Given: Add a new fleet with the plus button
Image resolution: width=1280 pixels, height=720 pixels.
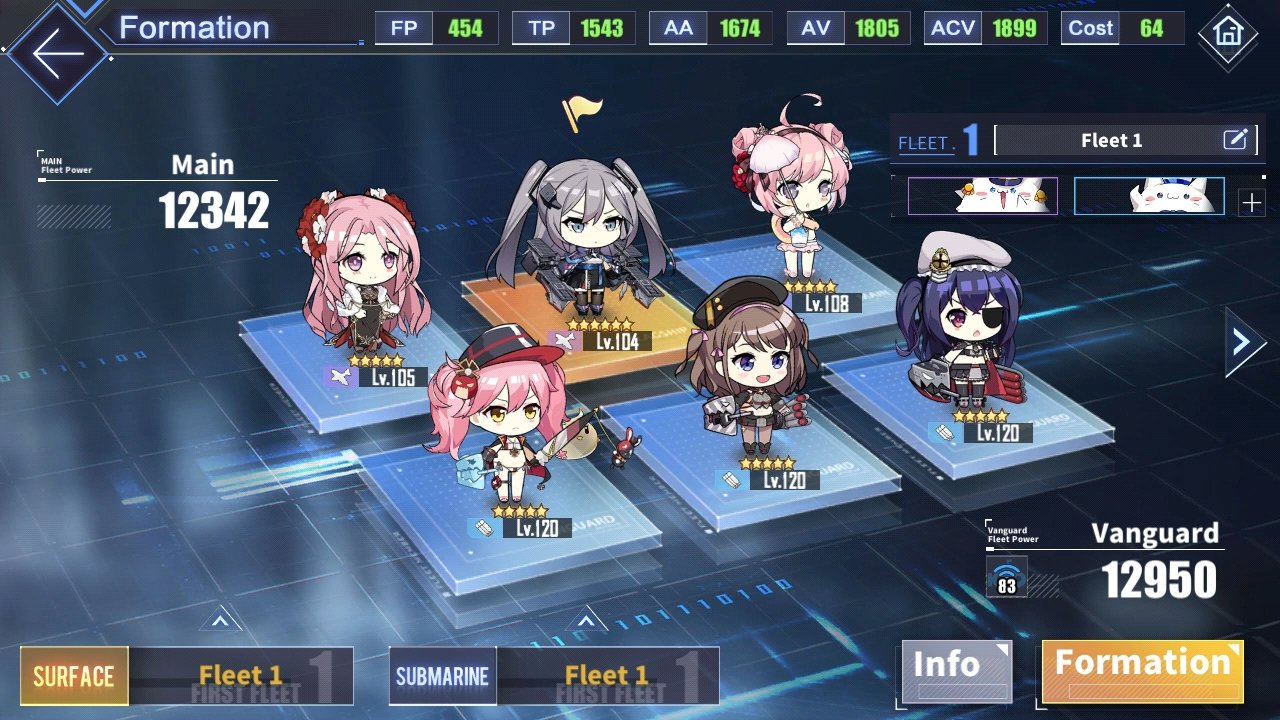Looking at the screenshot, I should pos(1251,204).
